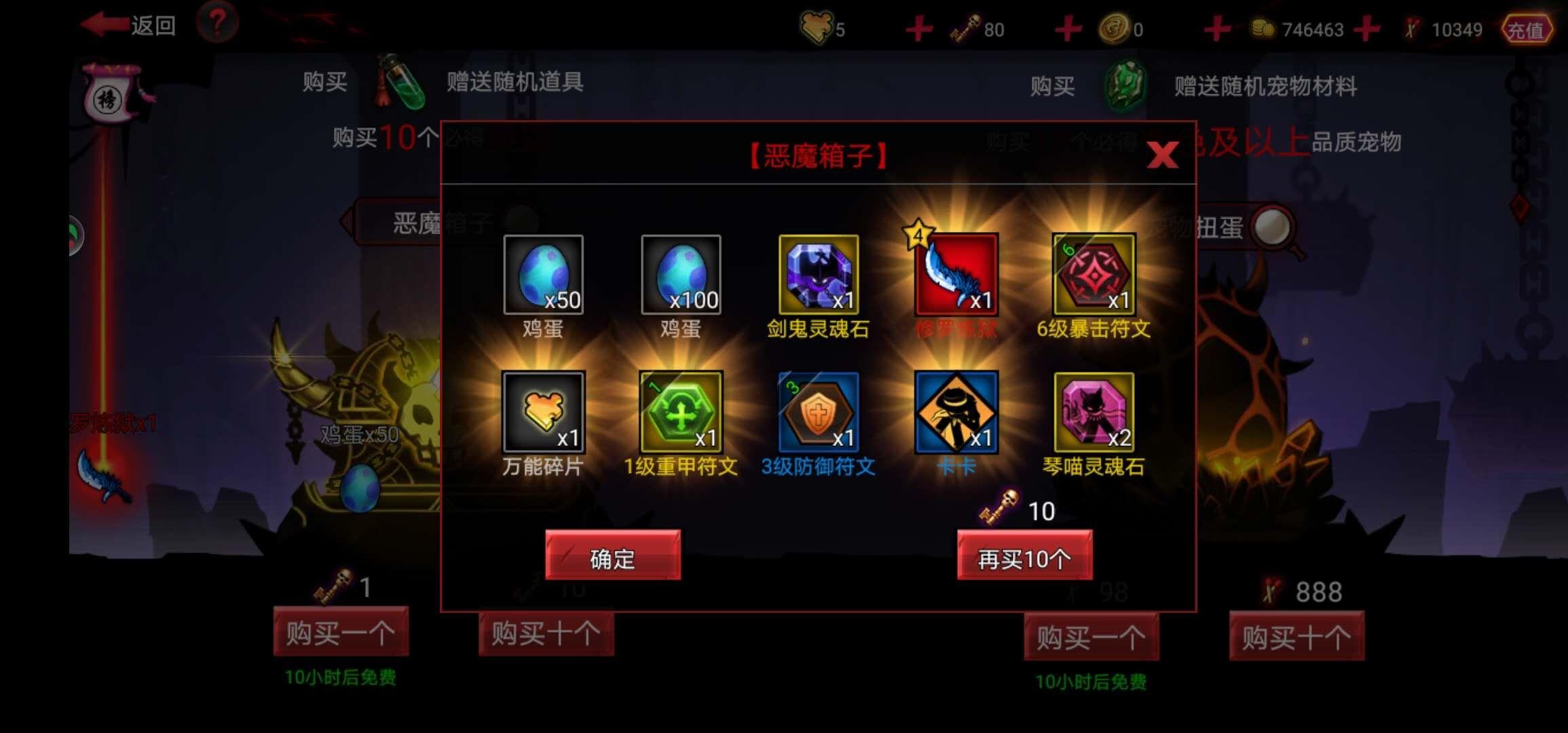Click the plus beside the key count
The height and width of the screenshot is (733, 1568).
coord(918,29)
